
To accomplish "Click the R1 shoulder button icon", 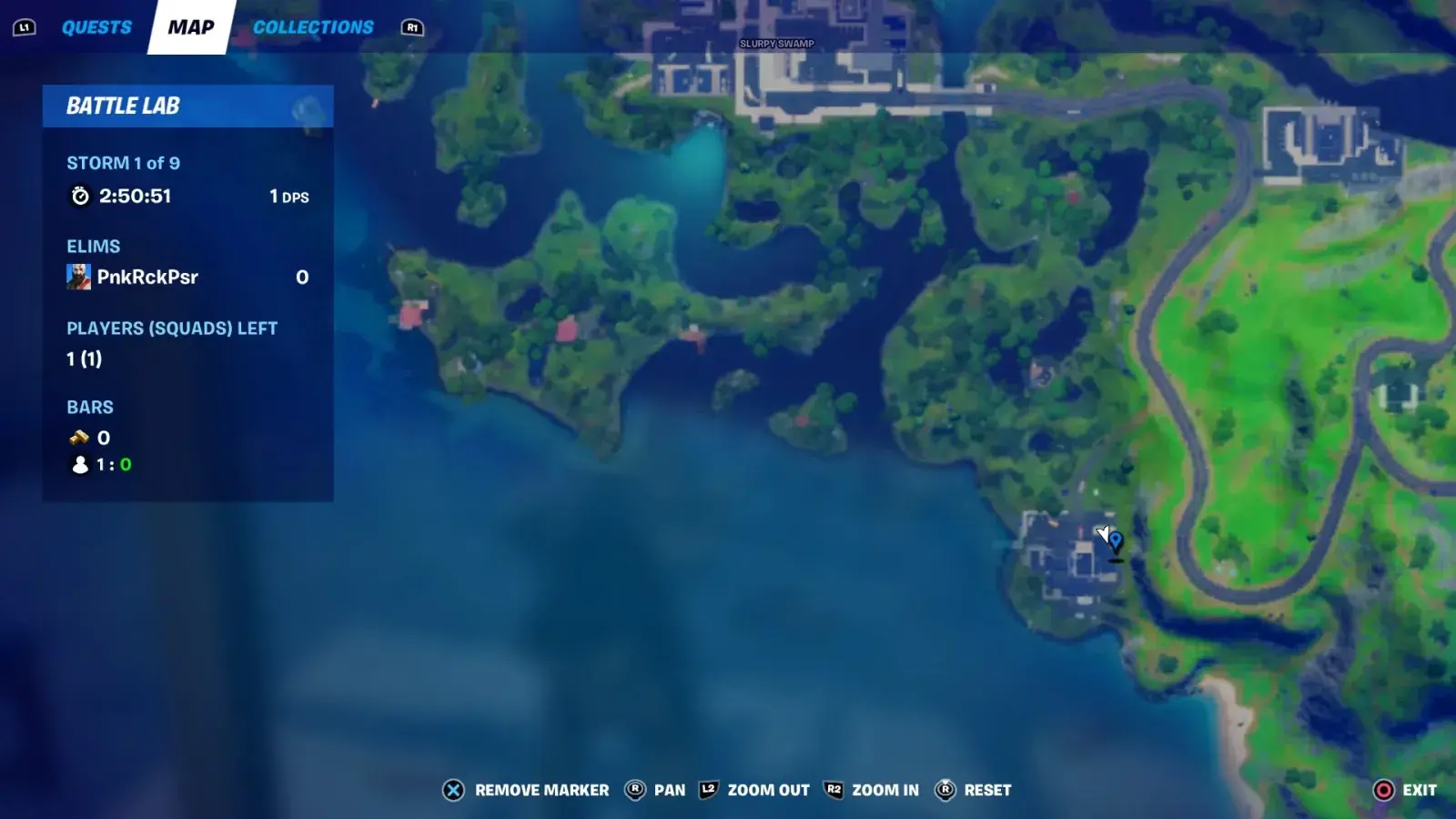I will click(411, 28).
